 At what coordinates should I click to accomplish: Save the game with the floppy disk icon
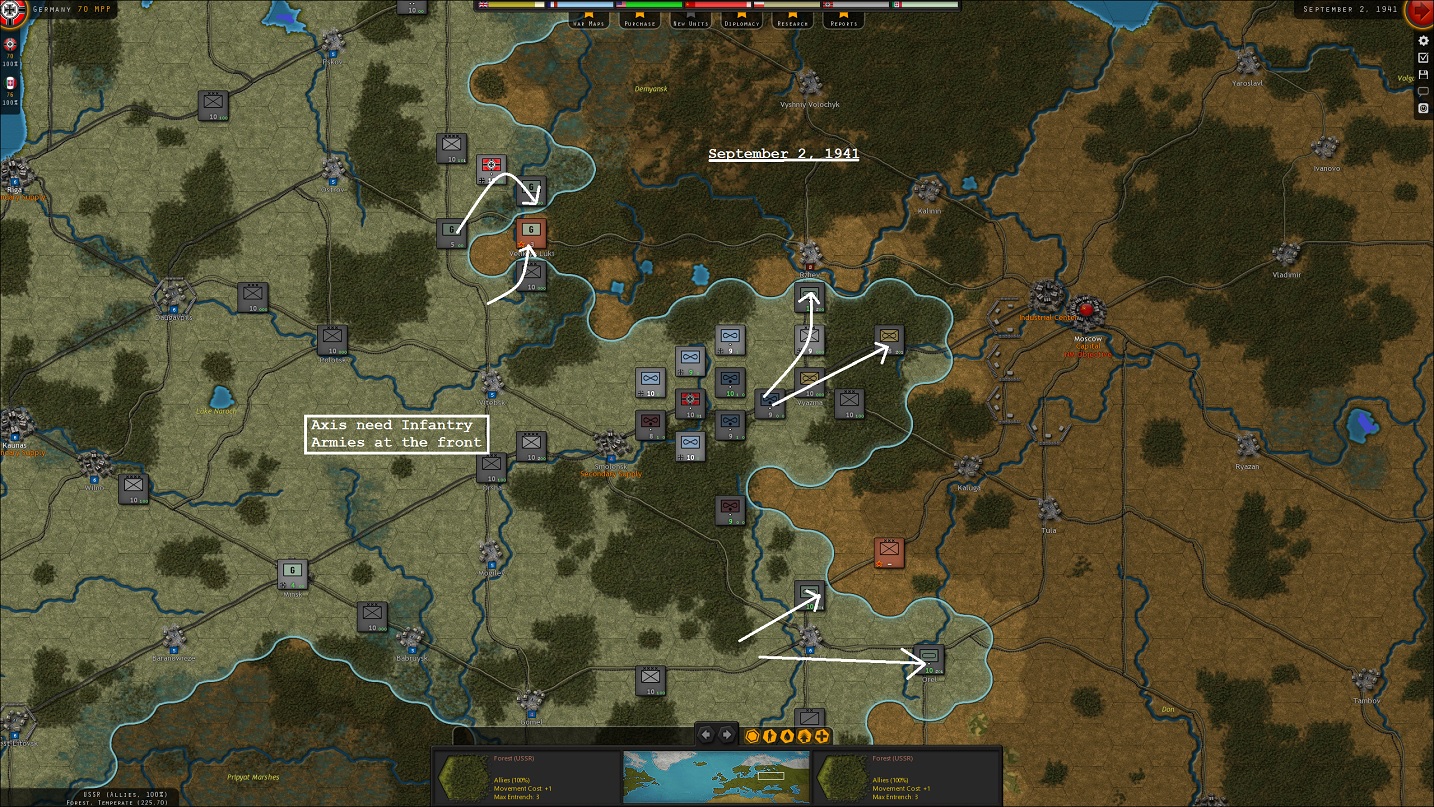pyautogui.click(x=1423, y=75)
